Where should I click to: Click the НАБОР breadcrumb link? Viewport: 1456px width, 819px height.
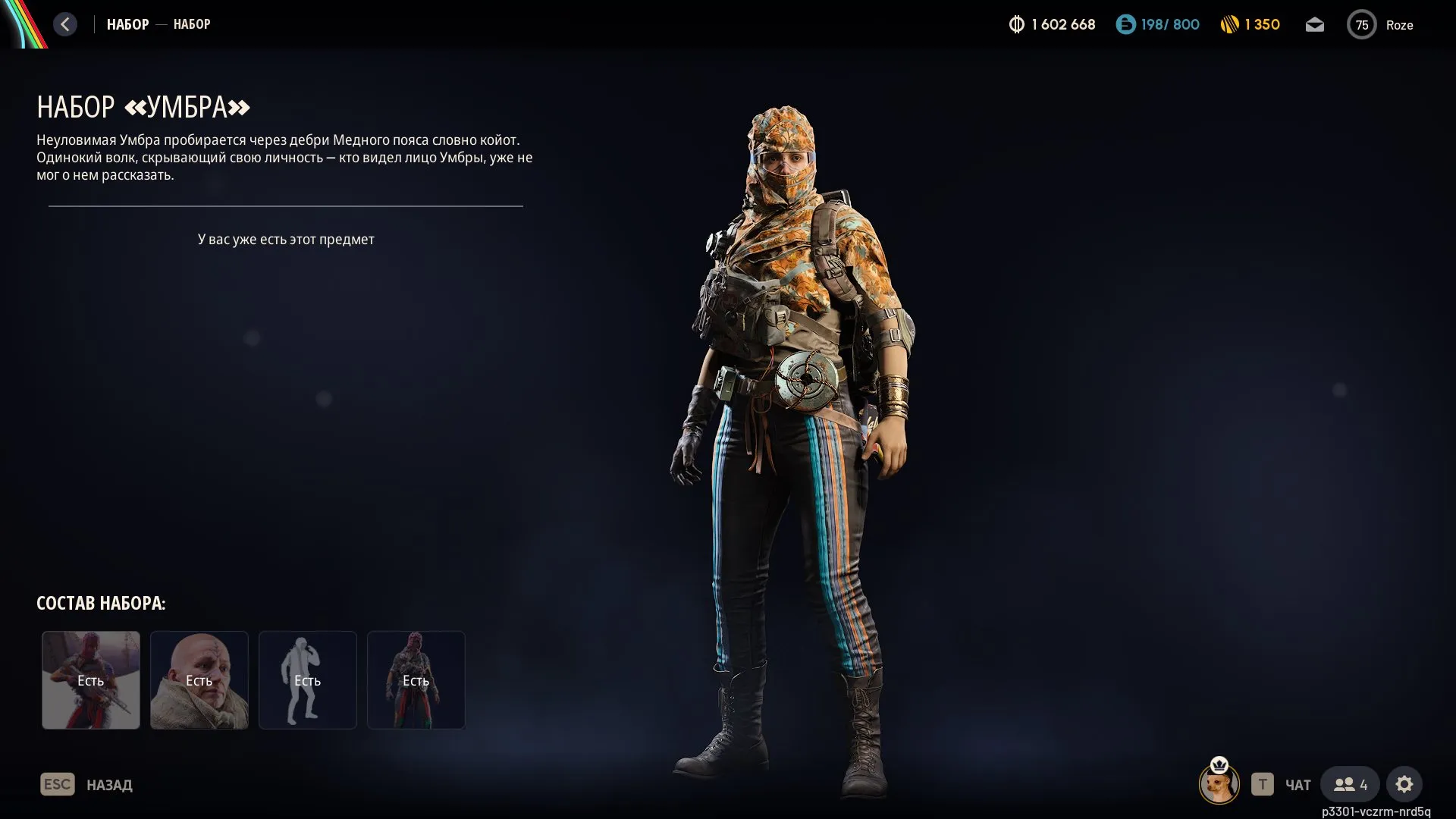(x=127, y=24)
